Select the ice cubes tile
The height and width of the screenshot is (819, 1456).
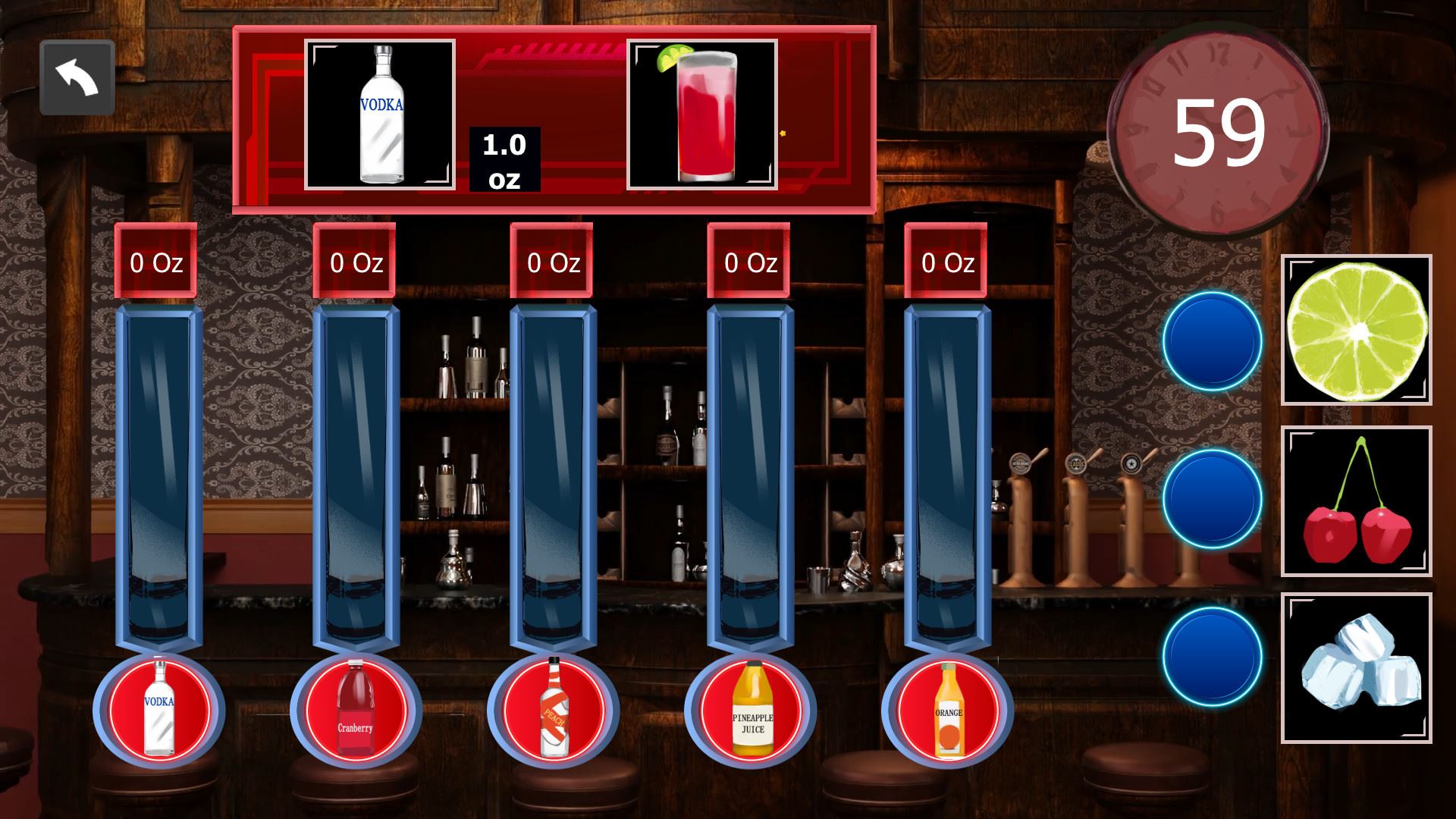[x=1357, y=668]
